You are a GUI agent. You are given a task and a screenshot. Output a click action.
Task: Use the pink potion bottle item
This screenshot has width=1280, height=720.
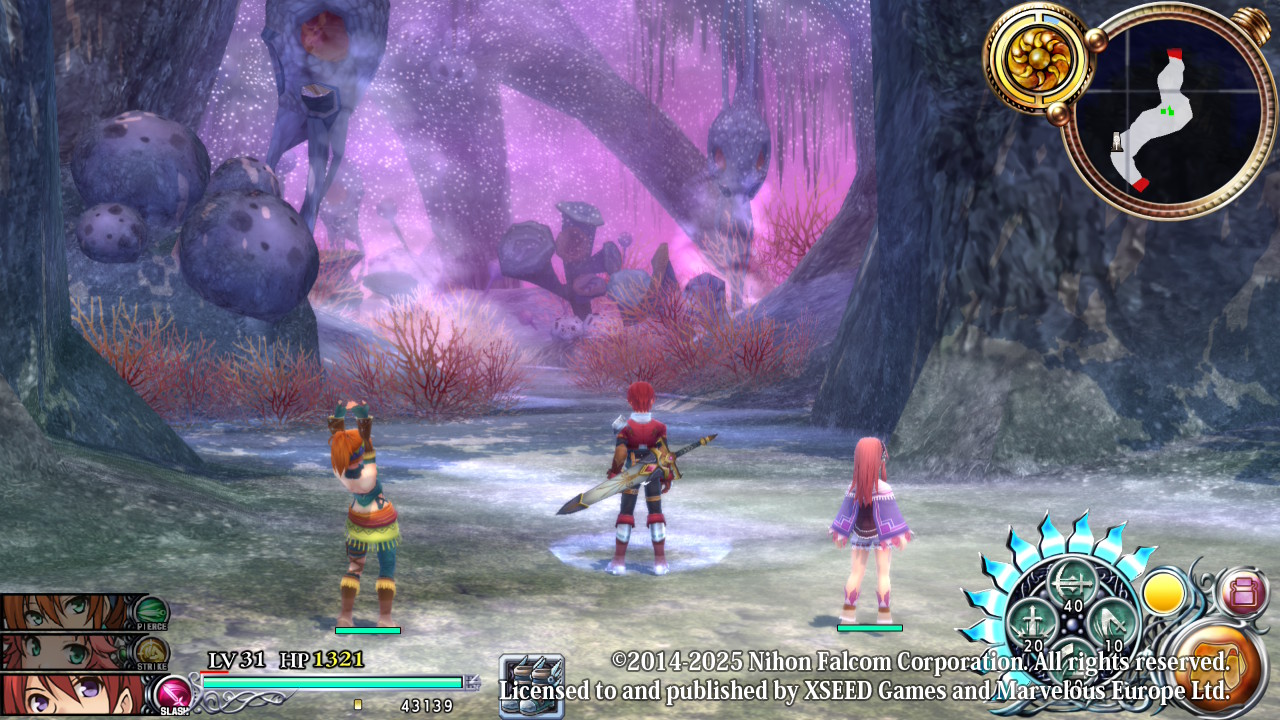tap(1243, 593)
